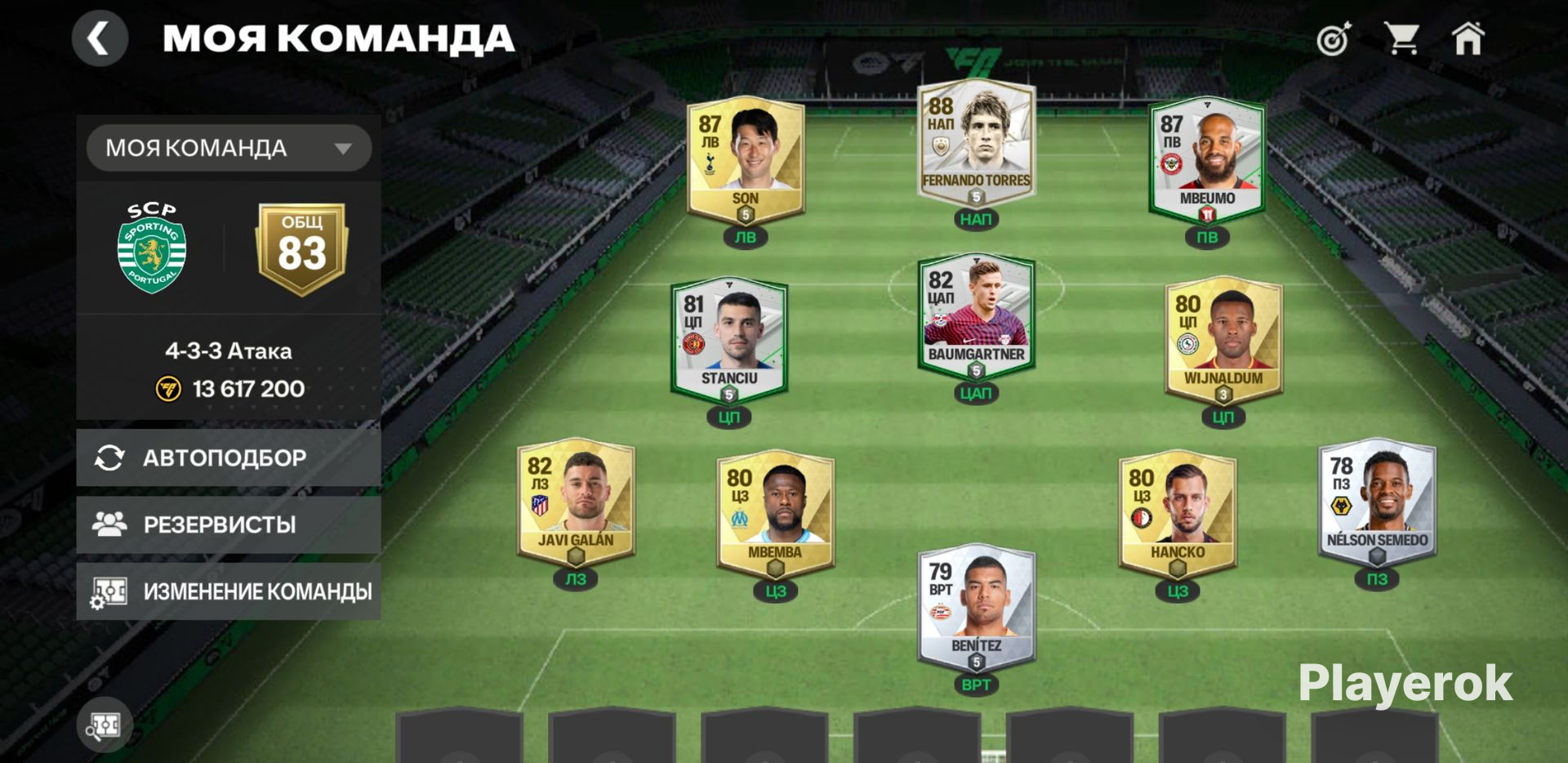
Task: Choose the Nélson Semedo card
Action: 1377,502
